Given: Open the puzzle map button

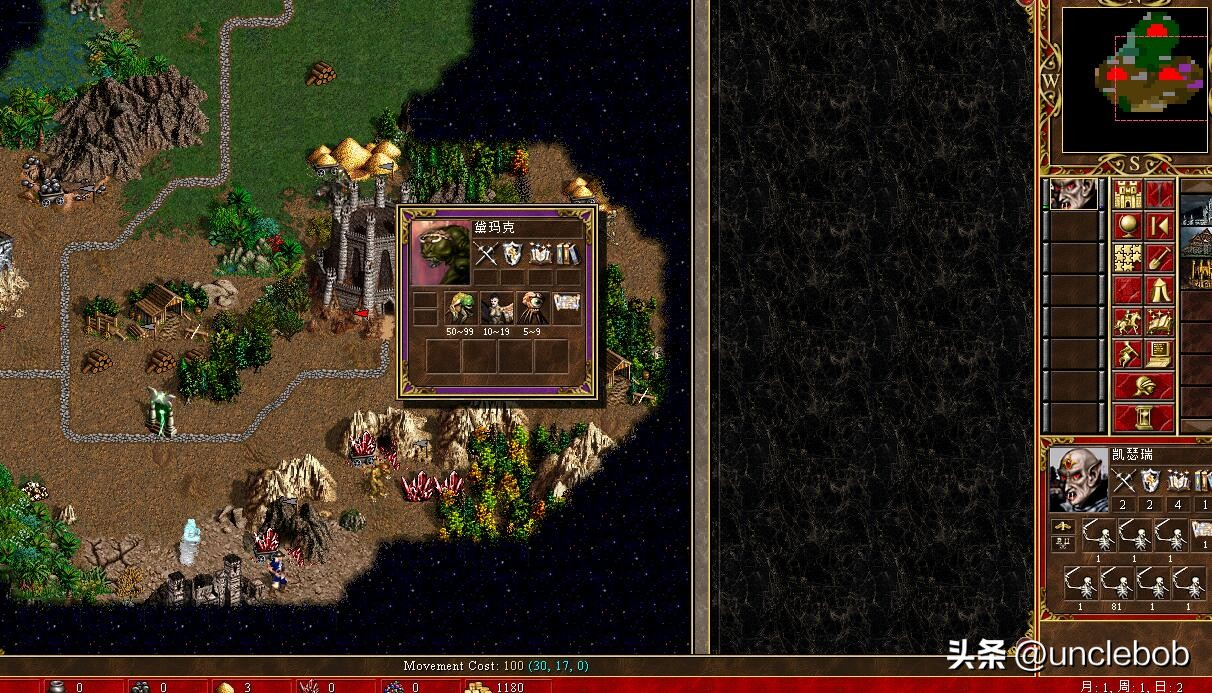Looking at the screenshot, I should point(1128,258).
